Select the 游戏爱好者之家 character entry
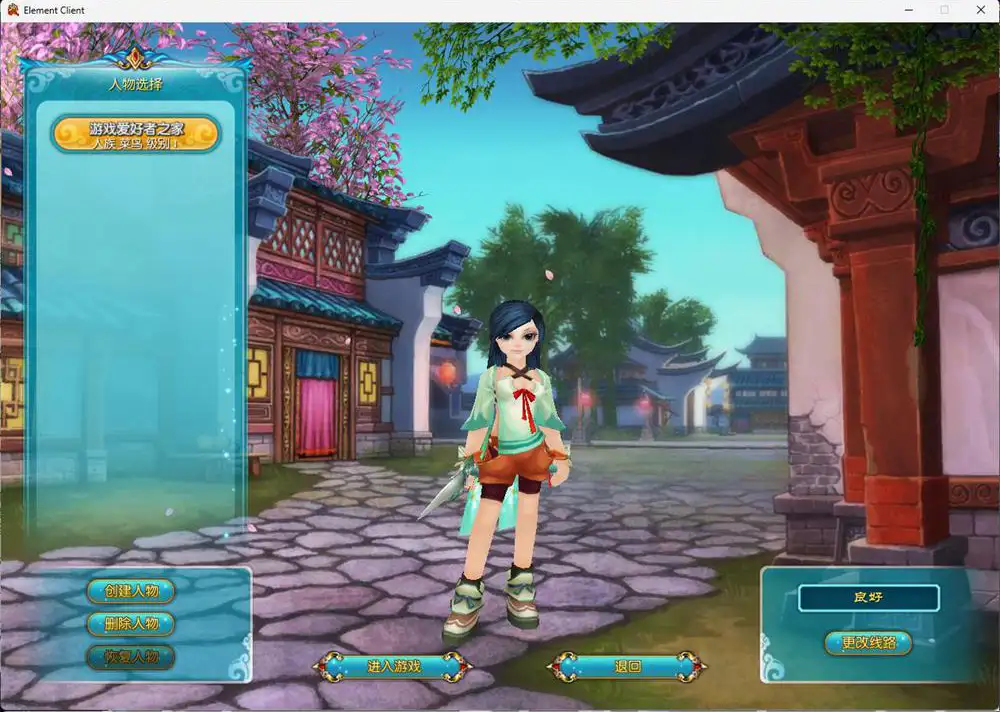 (136, 134)
